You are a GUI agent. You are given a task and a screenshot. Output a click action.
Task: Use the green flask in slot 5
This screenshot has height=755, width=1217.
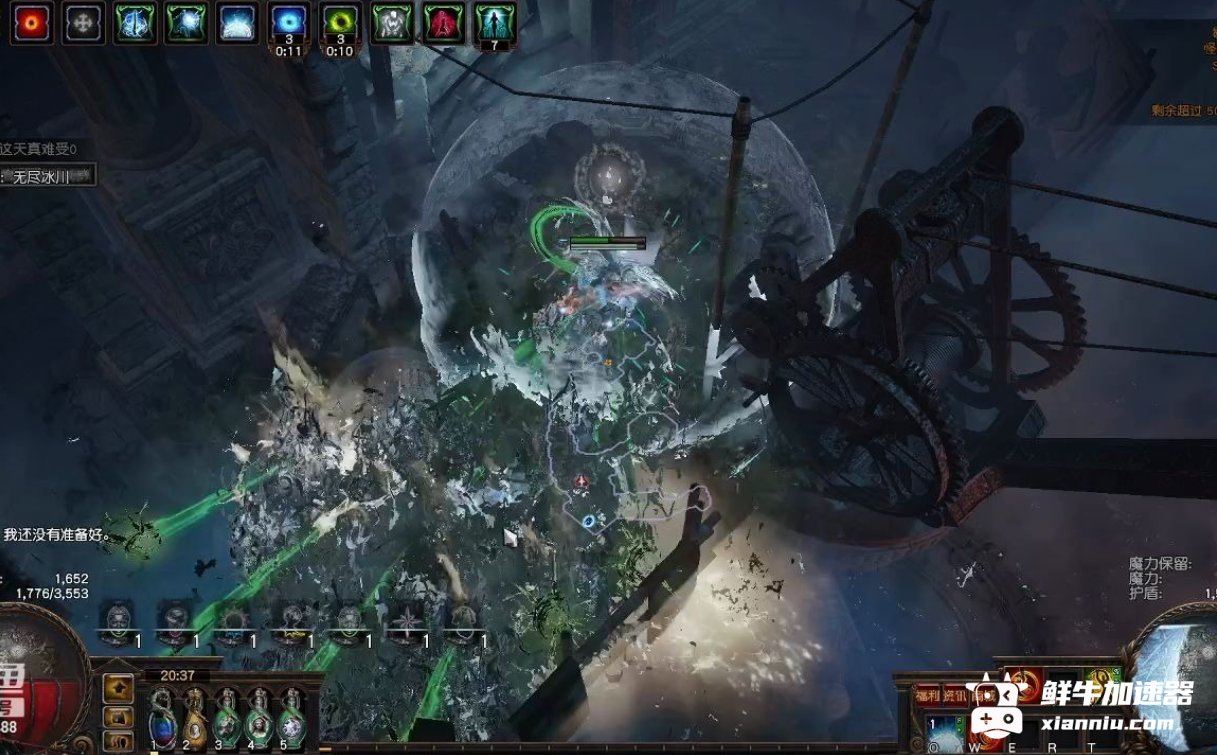[x=292, y=720]
